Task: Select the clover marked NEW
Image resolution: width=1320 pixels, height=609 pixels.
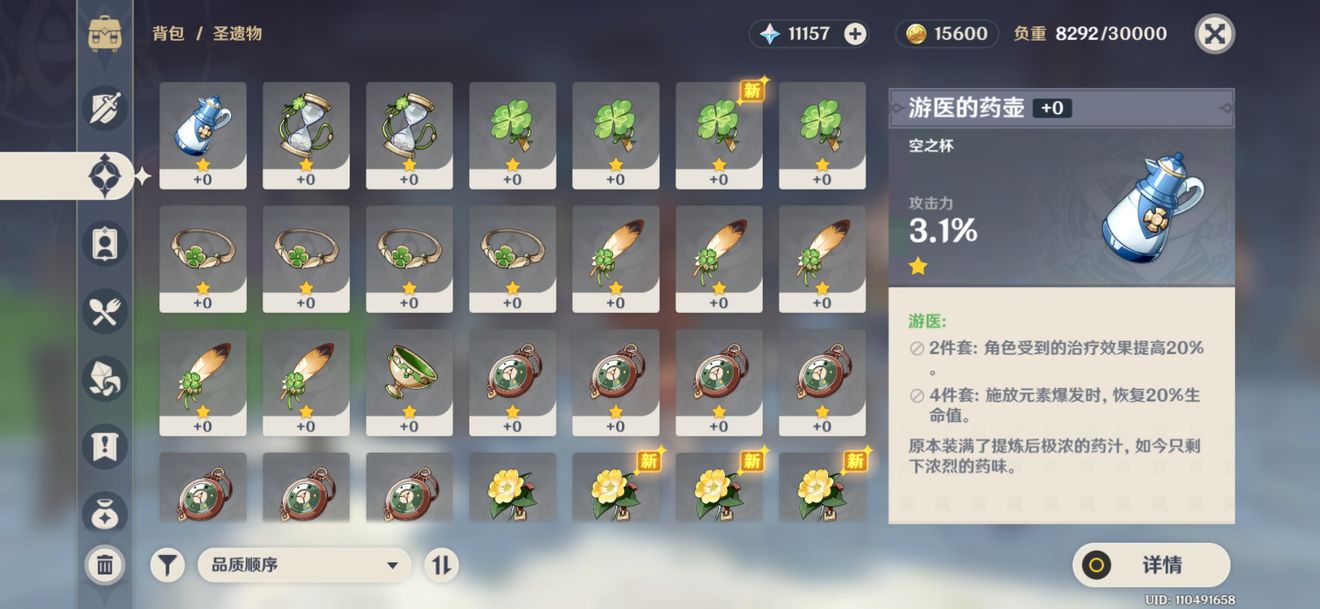Action: point(719,135)
